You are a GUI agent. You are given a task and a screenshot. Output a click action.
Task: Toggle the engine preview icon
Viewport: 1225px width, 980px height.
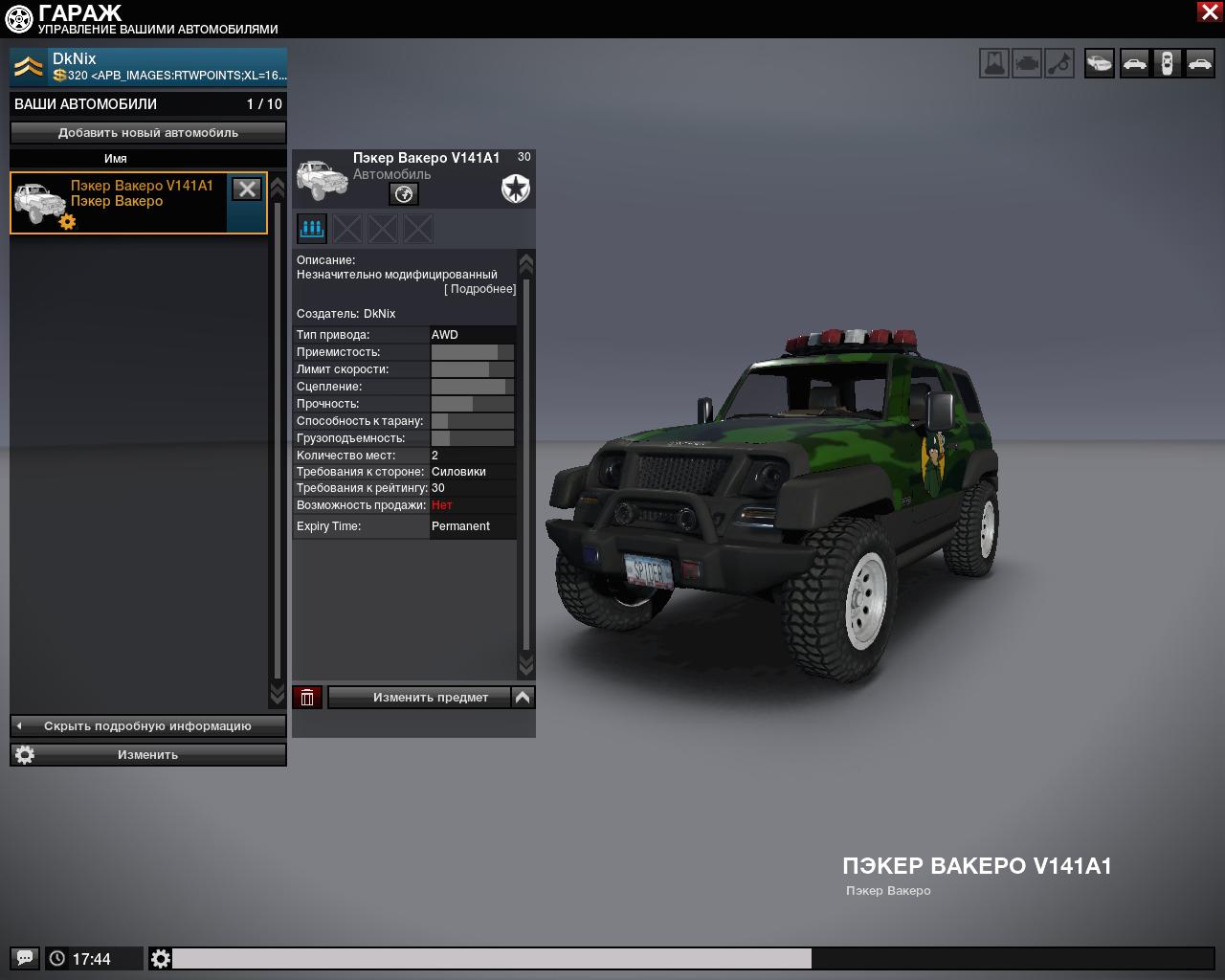tap(1027, 64)
